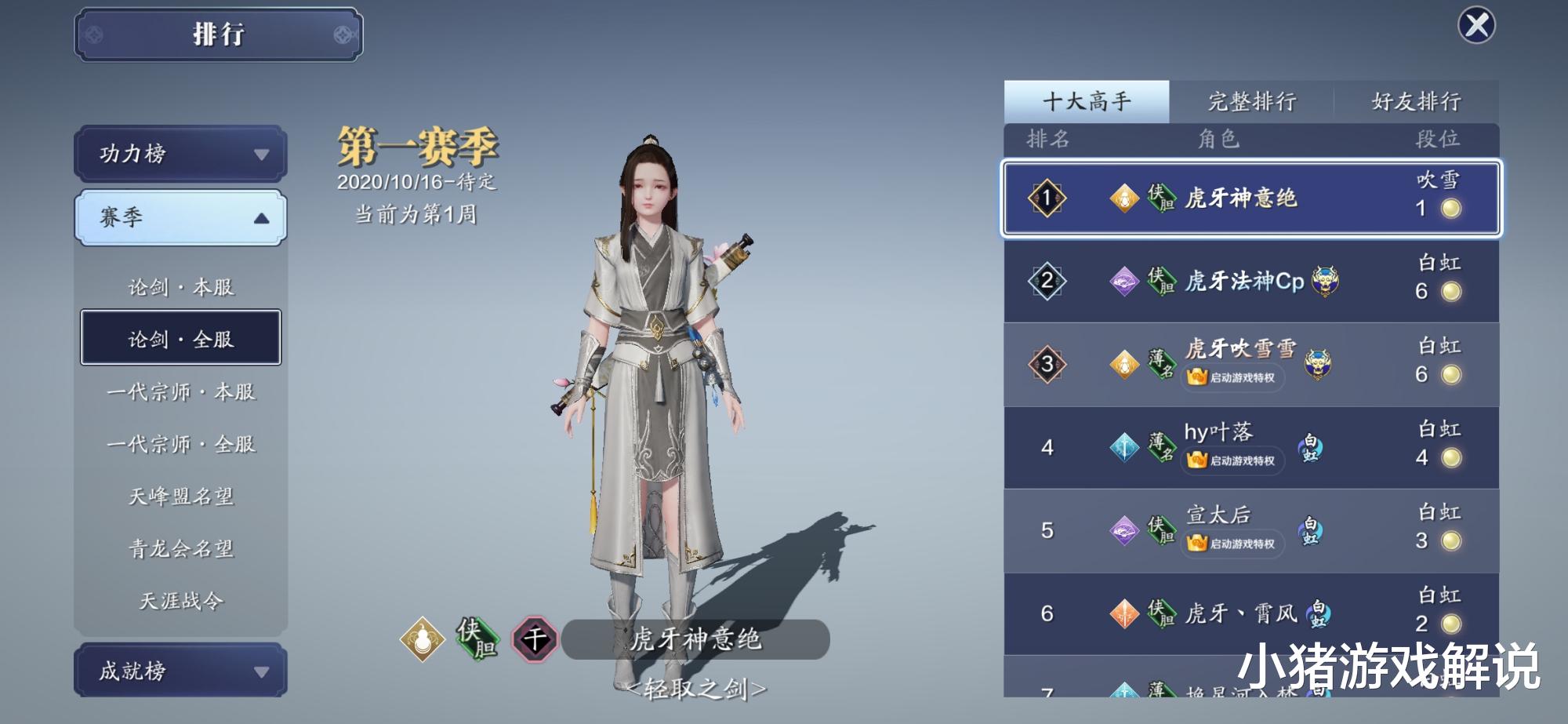The image size is (1568, 724).
Task: Open the 功力榜 dropdown
Action: pyautogui.click(x=179, y=155)
